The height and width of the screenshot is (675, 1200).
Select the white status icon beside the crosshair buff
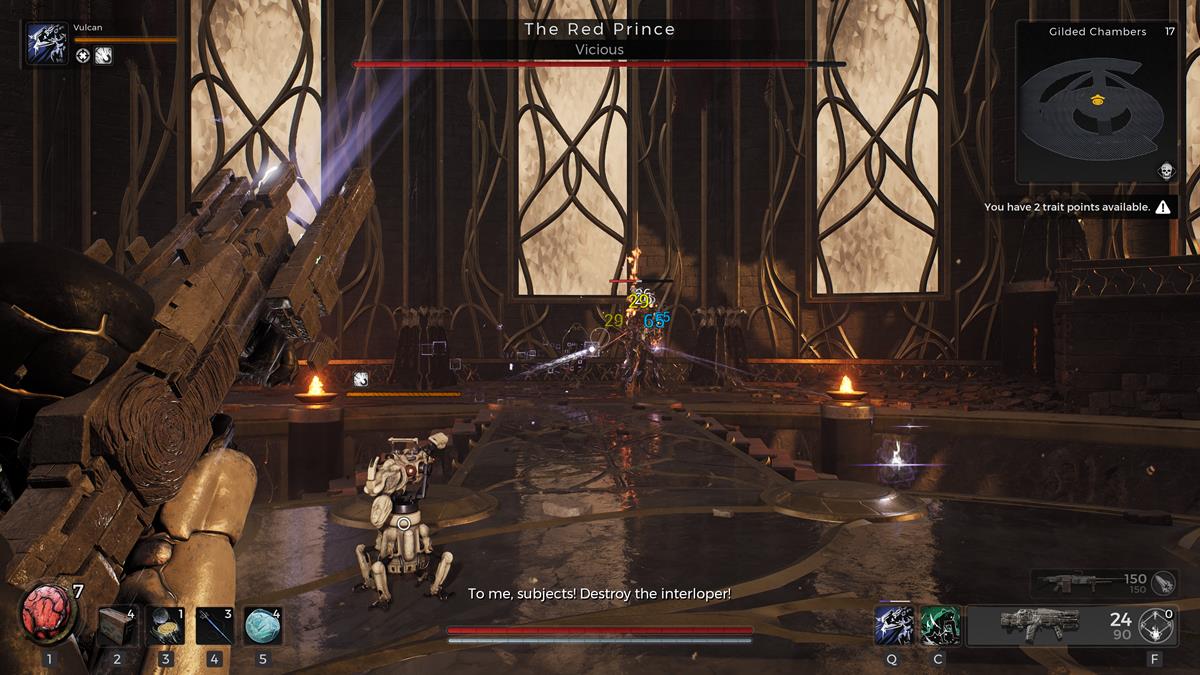click(103, 56)
